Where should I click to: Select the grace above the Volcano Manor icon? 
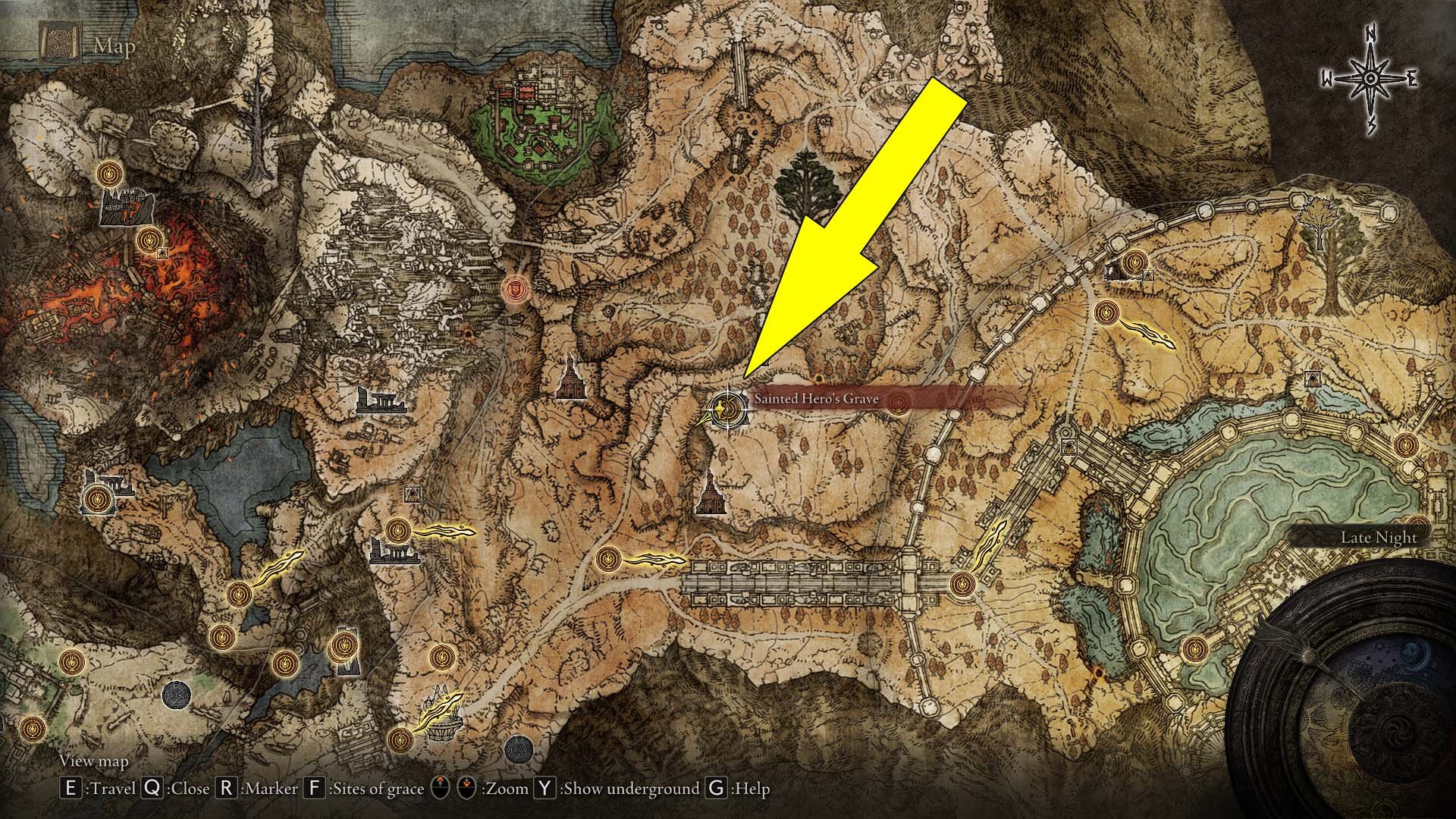[111, 174]
